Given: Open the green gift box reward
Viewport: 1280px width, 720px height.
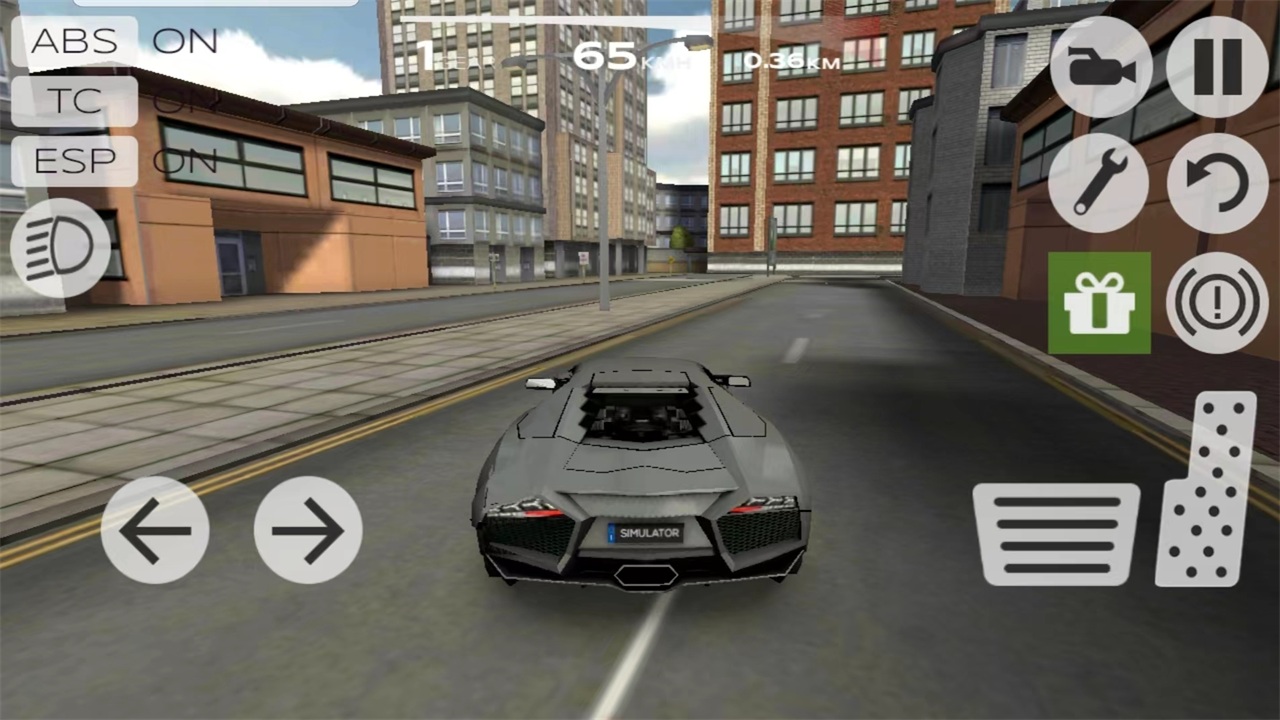Looking at the screenshot, I should (1099, 303).
